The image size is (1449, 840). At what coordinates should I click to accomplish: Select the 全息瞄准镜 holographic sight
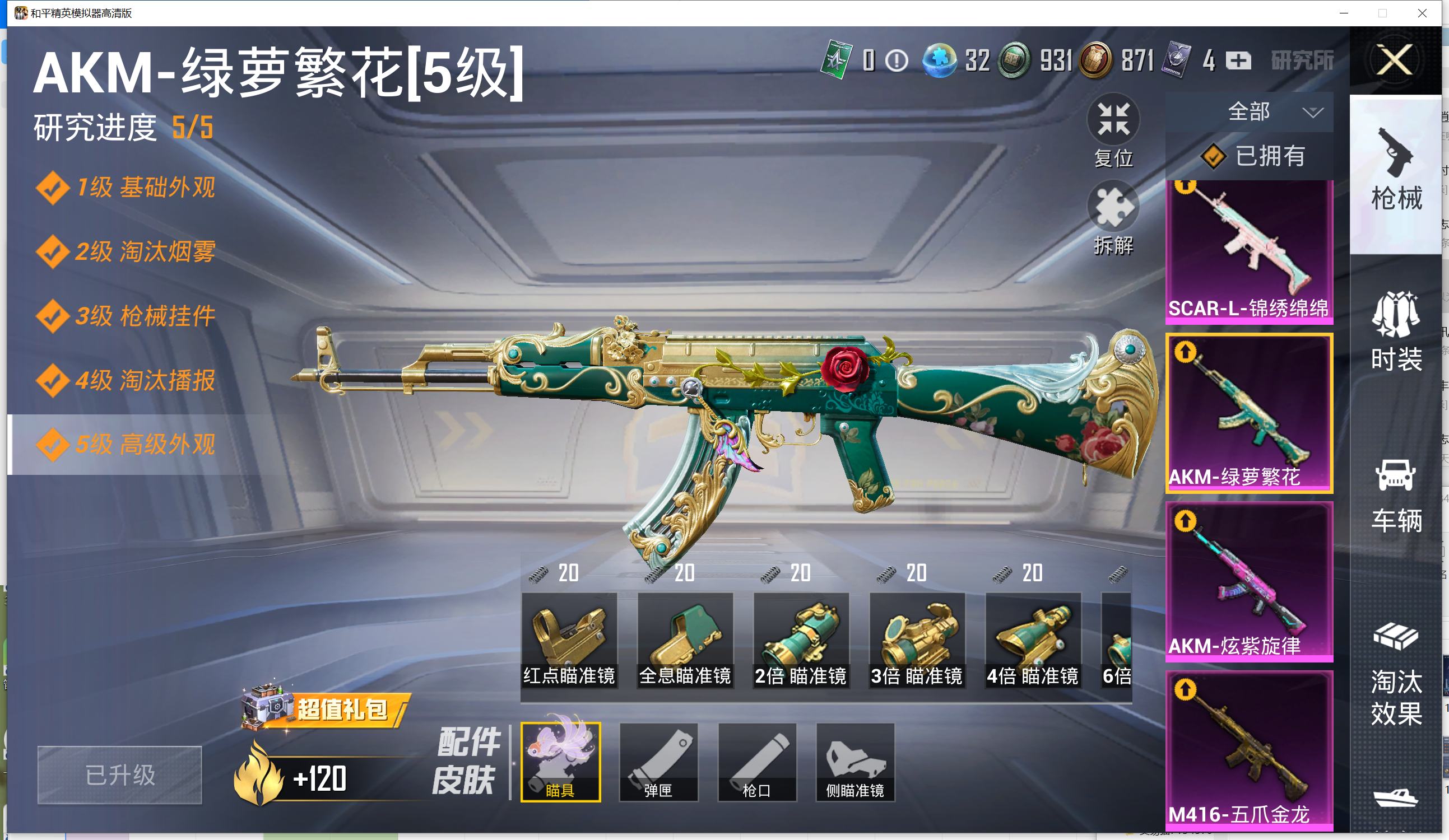point(685,640)
